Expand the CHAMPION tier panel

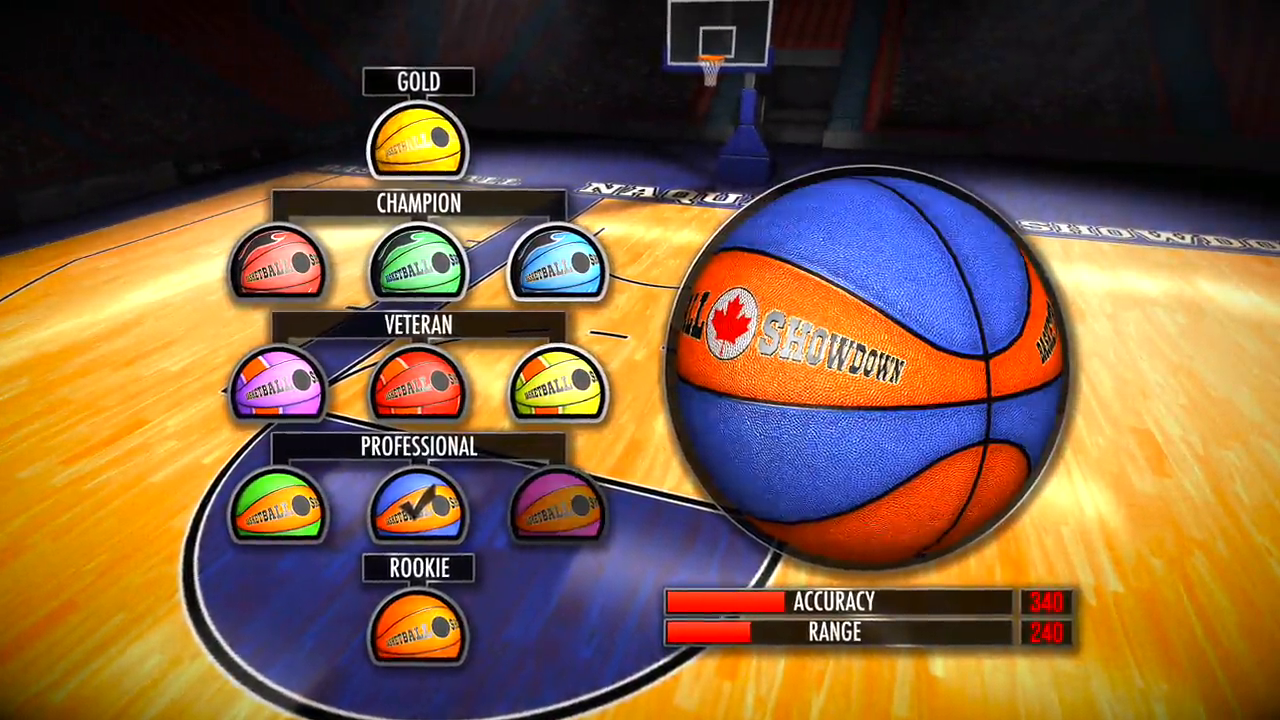420,204
